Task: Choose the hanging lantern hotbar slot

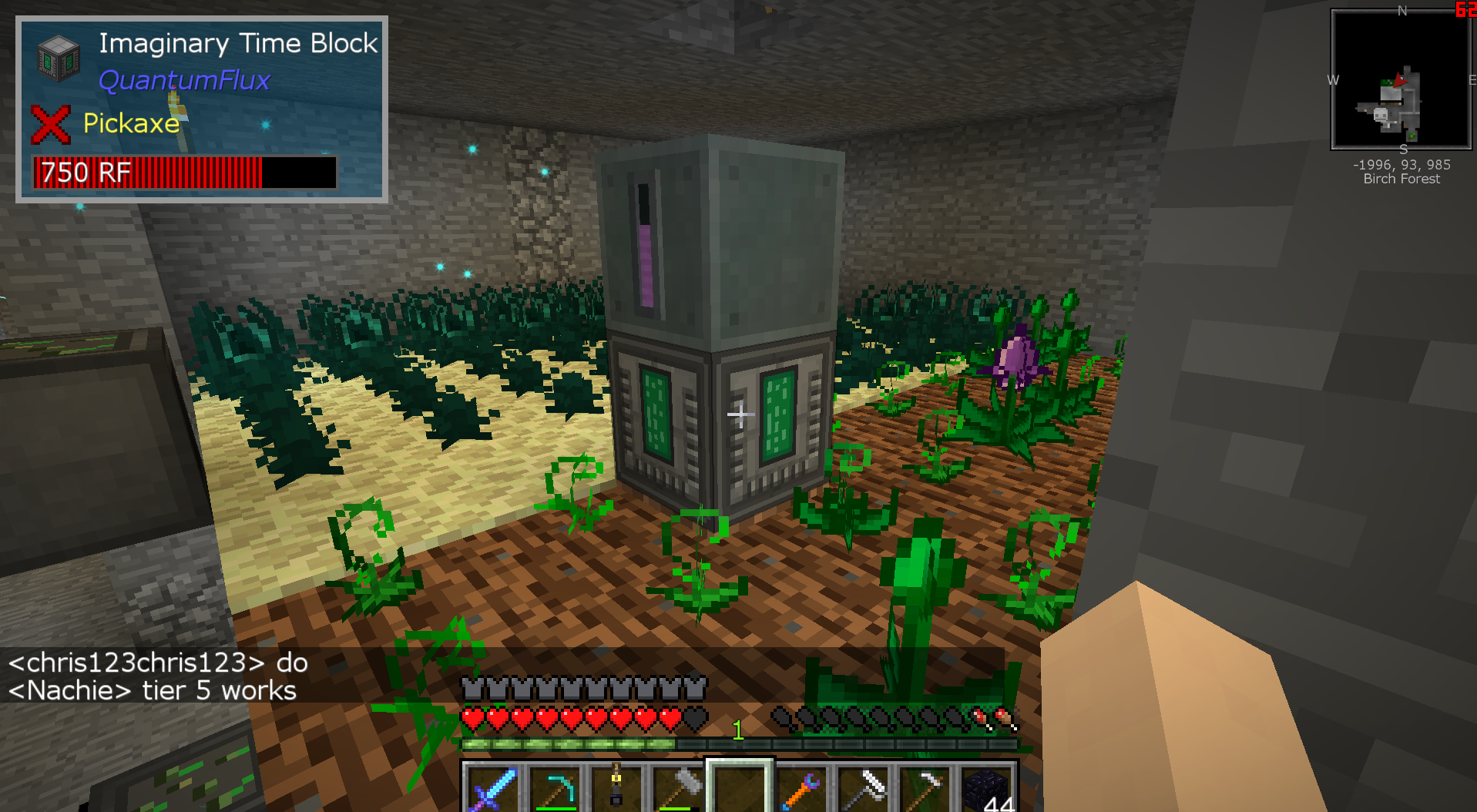Action: 616,789
